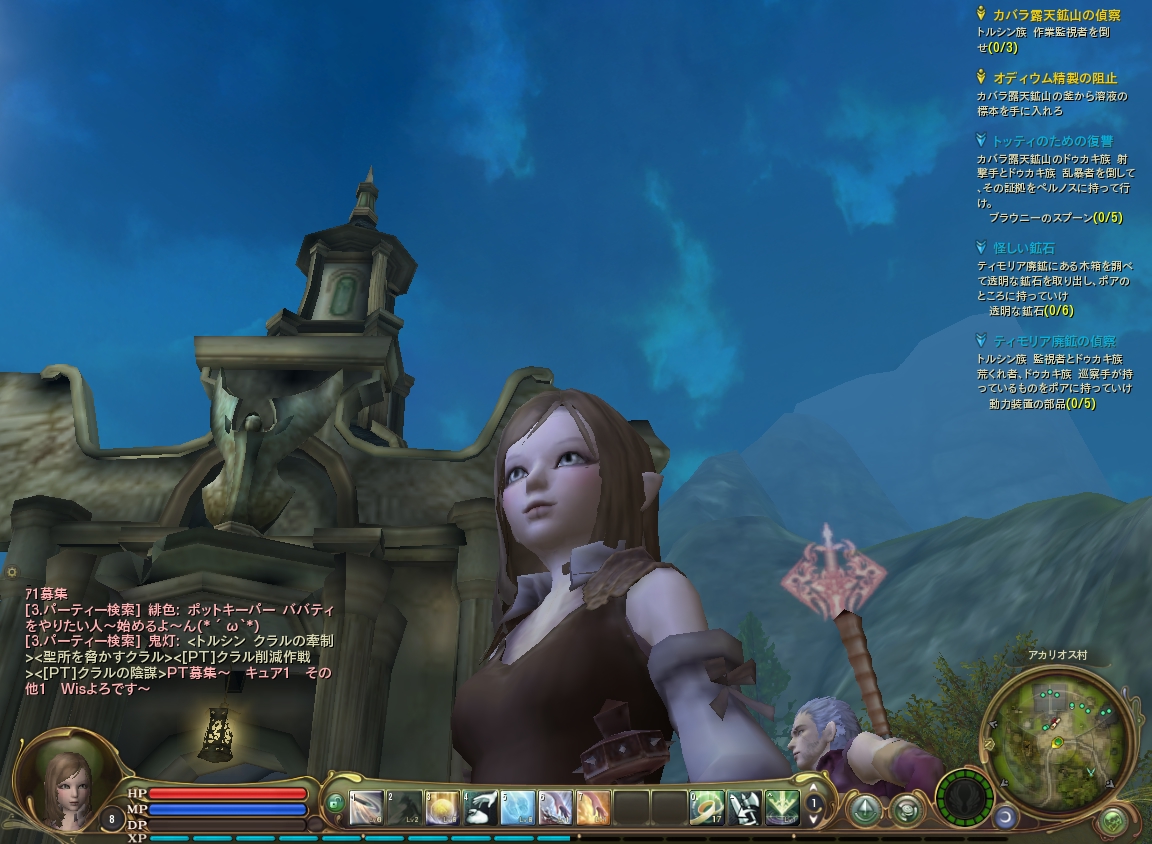Activate the golden orb skill in slot 3
This screenshot has height=844, width=1152.
(442, 807)
